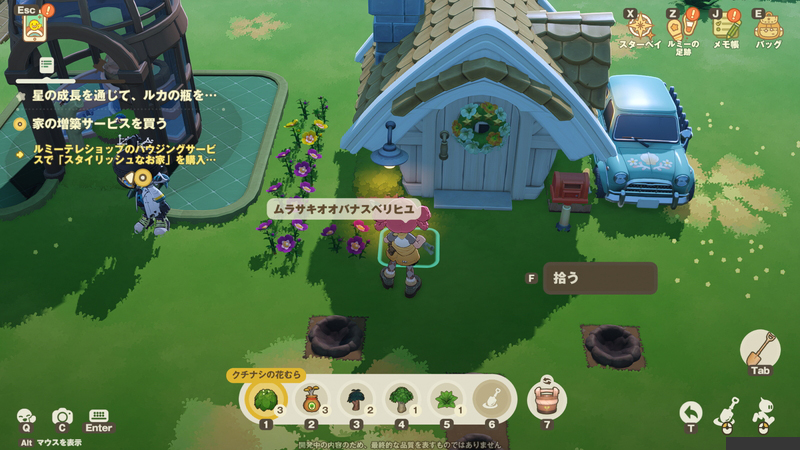
Task: Select the watering bucket slot
Action: point(546,398)
